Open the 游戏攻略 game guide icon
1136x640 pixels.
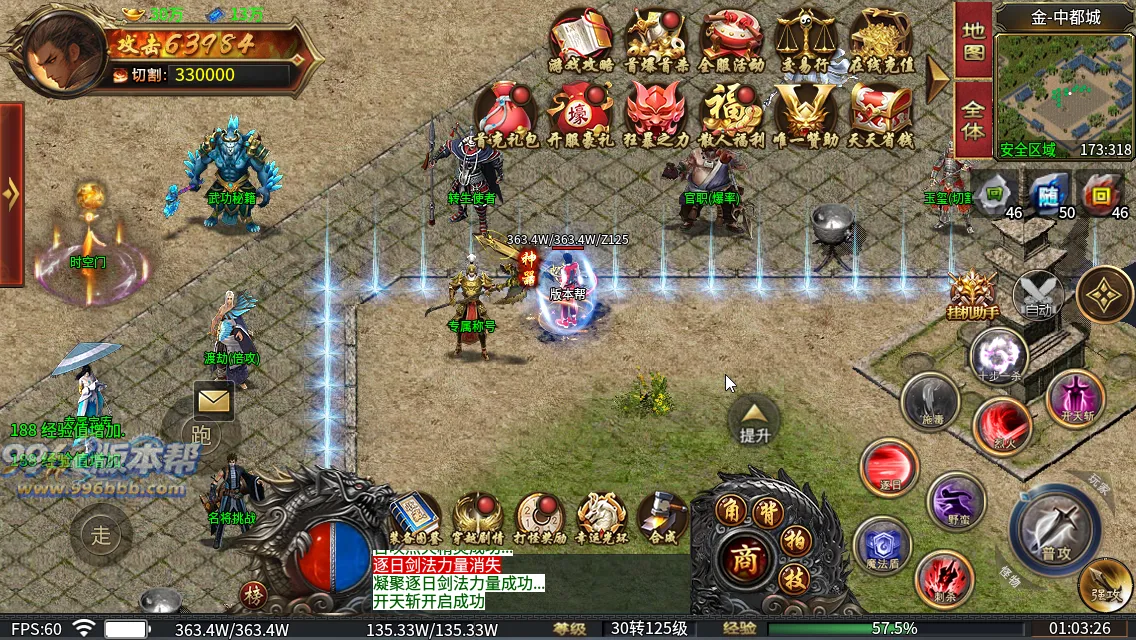coord(581,39)
